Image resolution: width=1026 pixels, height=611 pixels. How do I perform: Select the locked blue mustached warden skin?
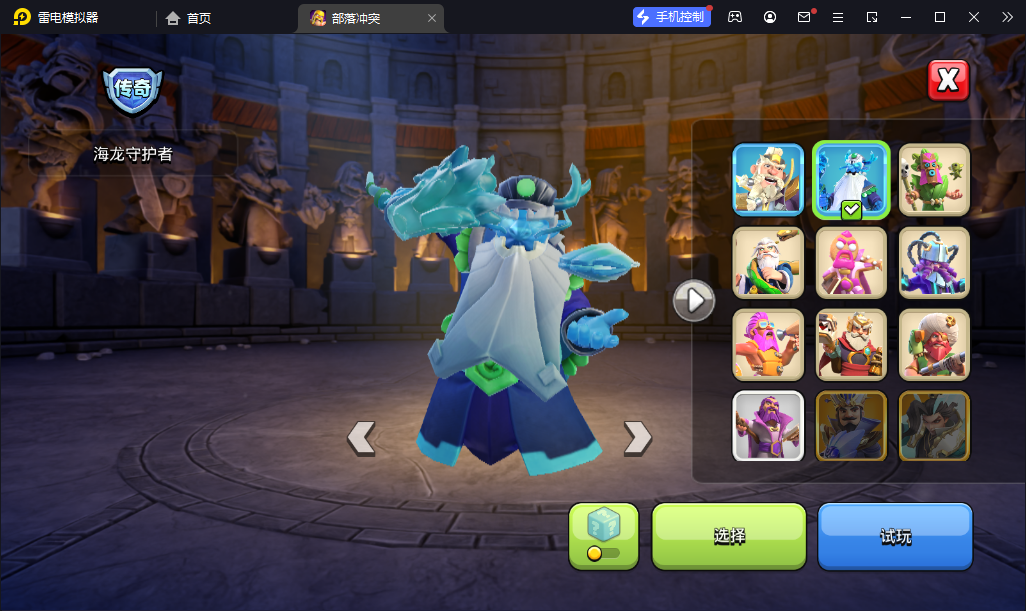[x=851, y=425]
